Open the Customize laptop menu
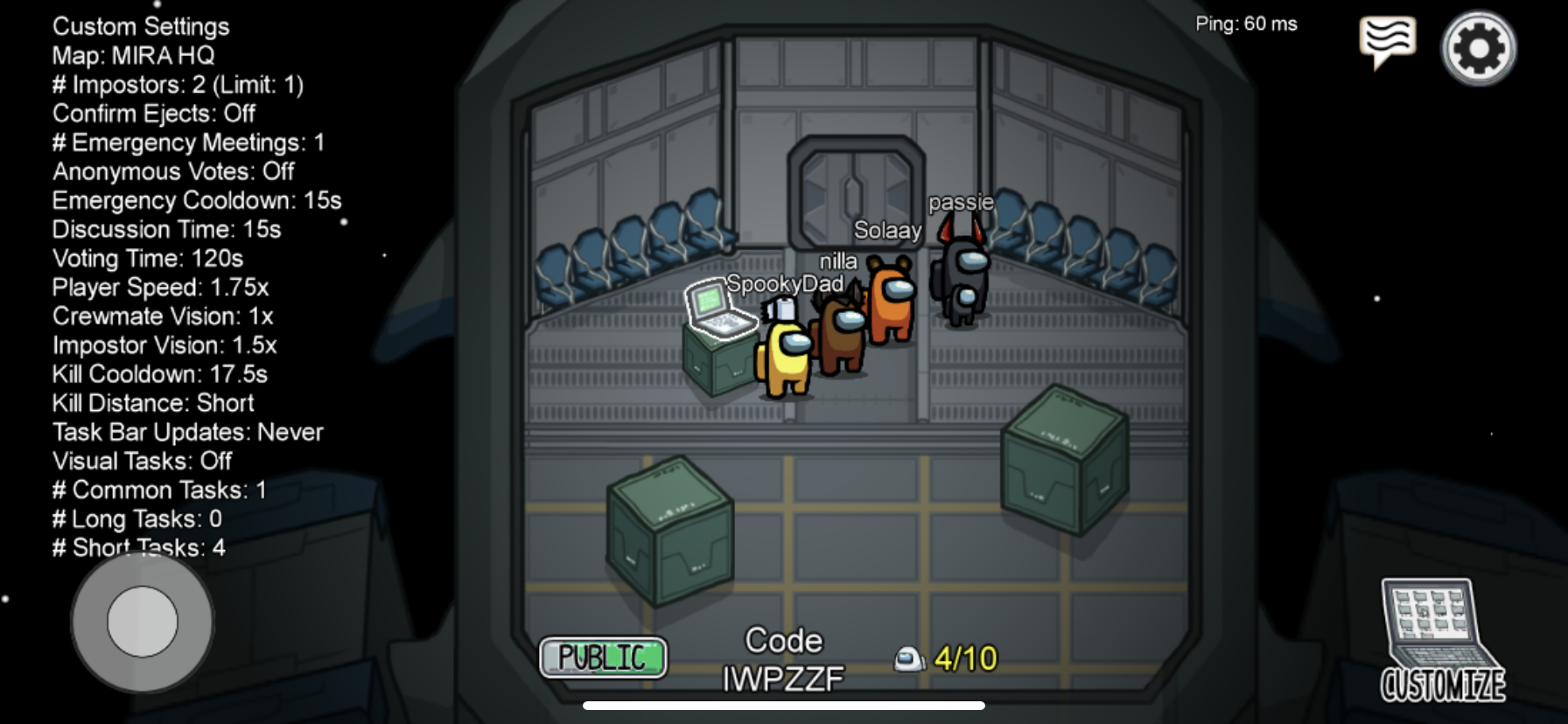The height and width of the screenshot is (724, 1568). coord(1442,641)
